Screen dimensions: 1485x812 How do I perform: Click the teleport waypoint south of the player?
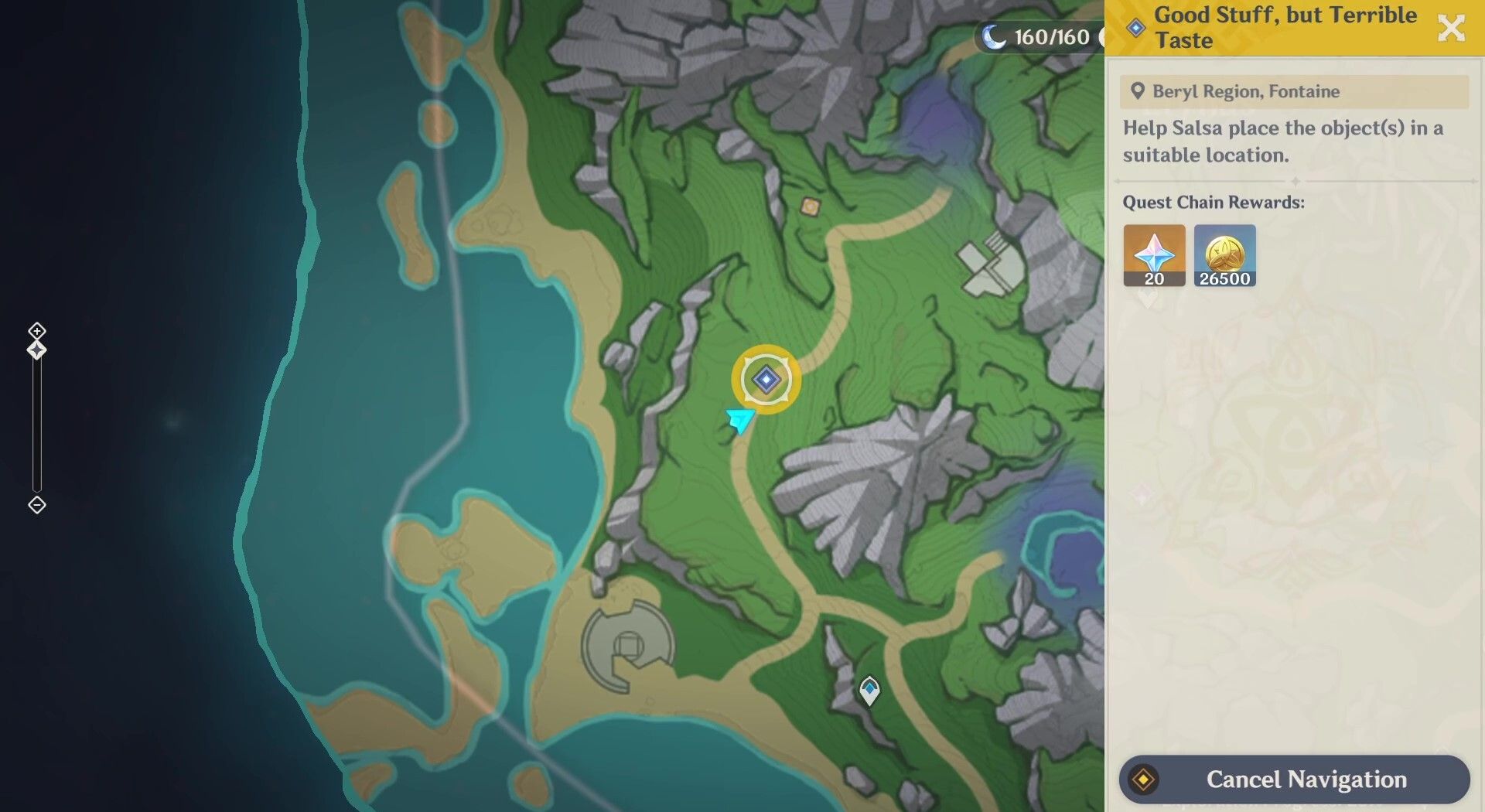[x=869, y=687]
